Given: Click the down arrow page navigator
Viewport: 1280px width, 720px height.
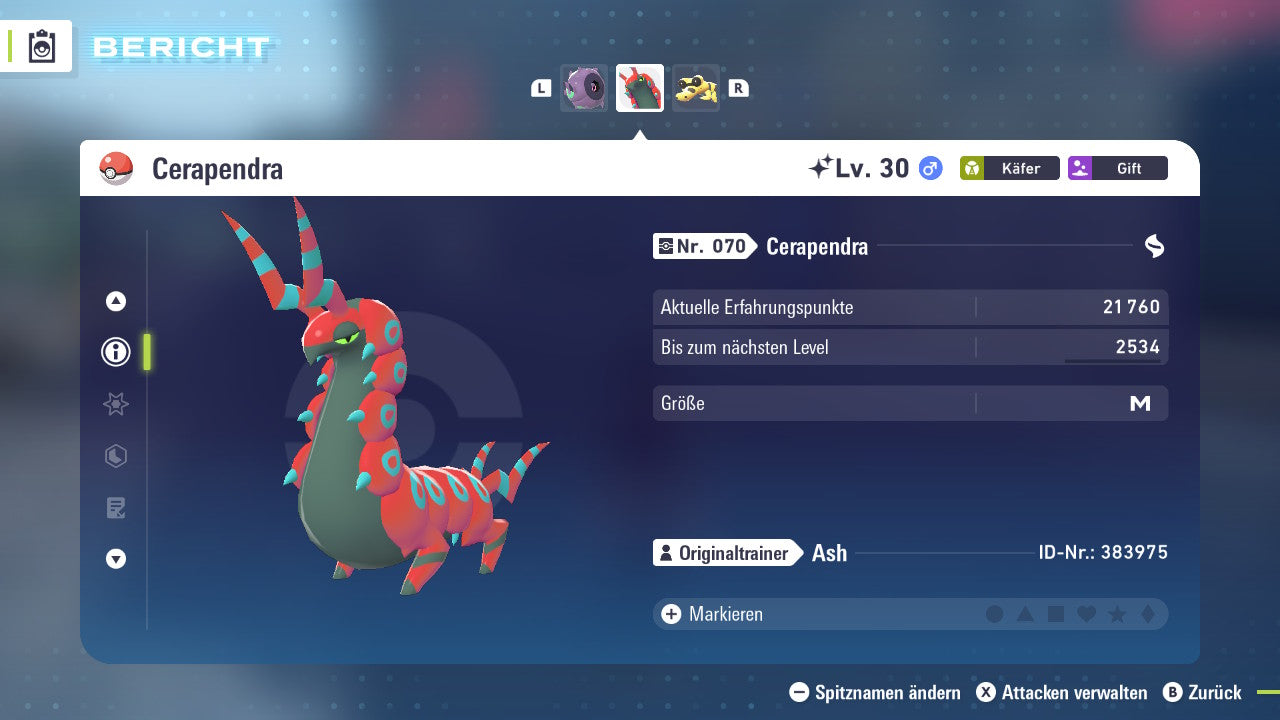Looking at the screenshot, I should [116, 559].
